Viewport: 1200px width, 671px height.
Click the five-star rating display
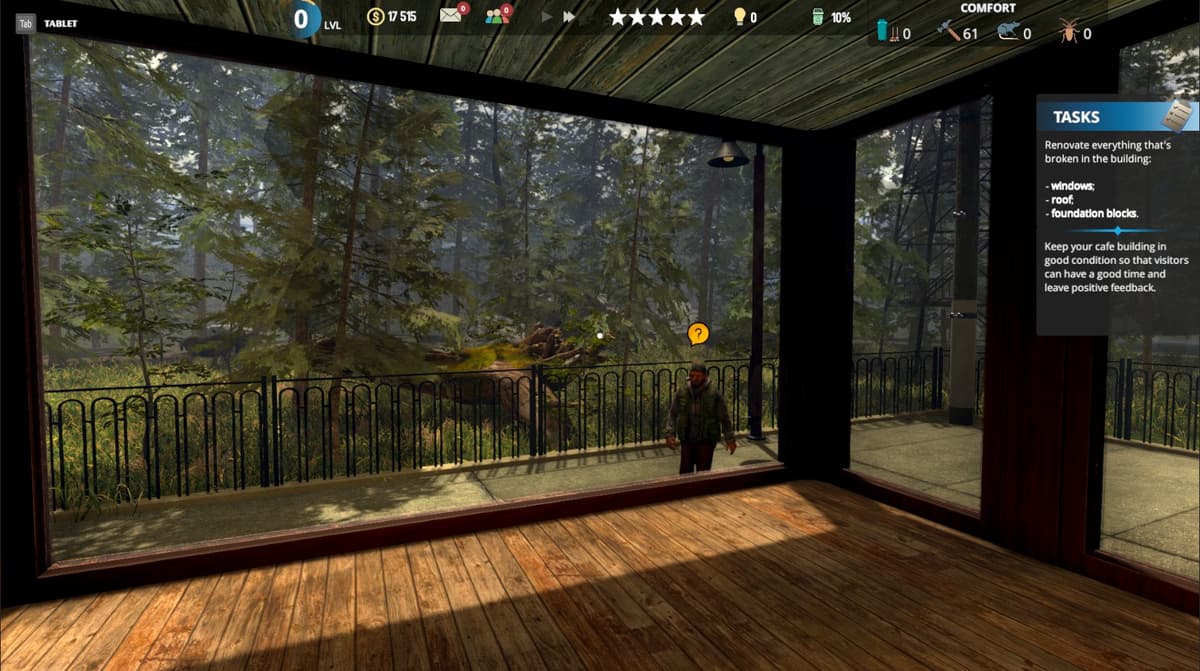pos(656,17)
